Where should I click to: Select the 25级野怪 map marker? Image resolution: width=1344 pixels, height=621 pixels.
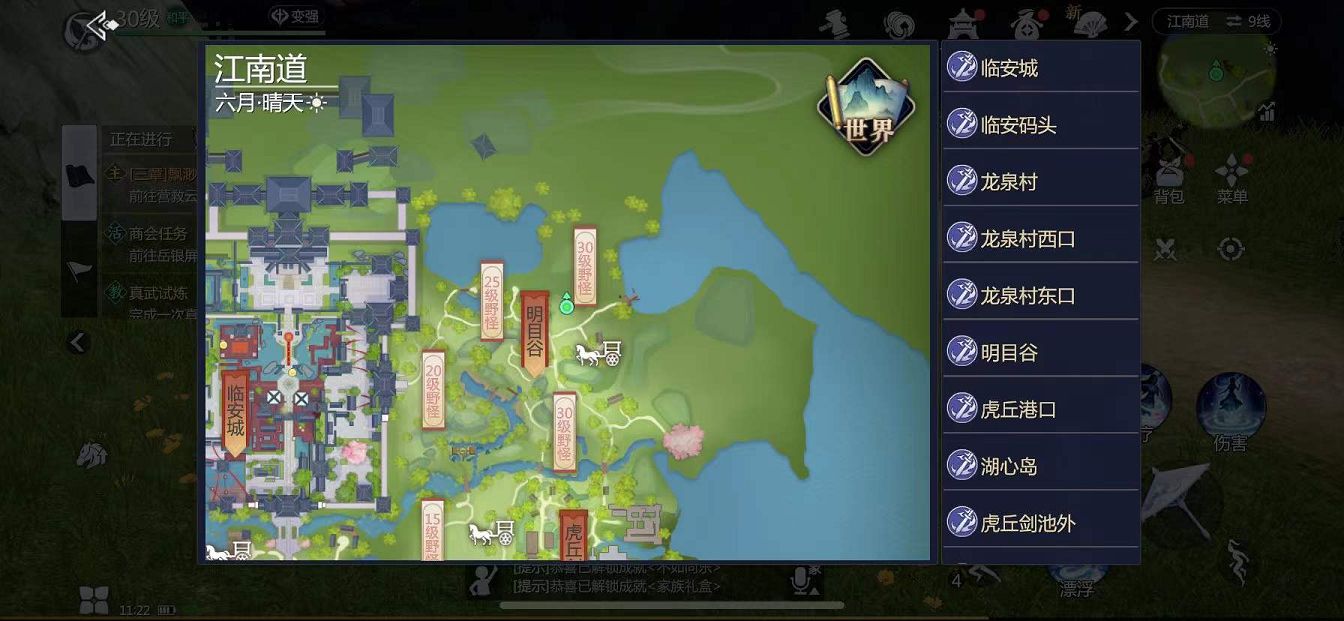[491, 300]
